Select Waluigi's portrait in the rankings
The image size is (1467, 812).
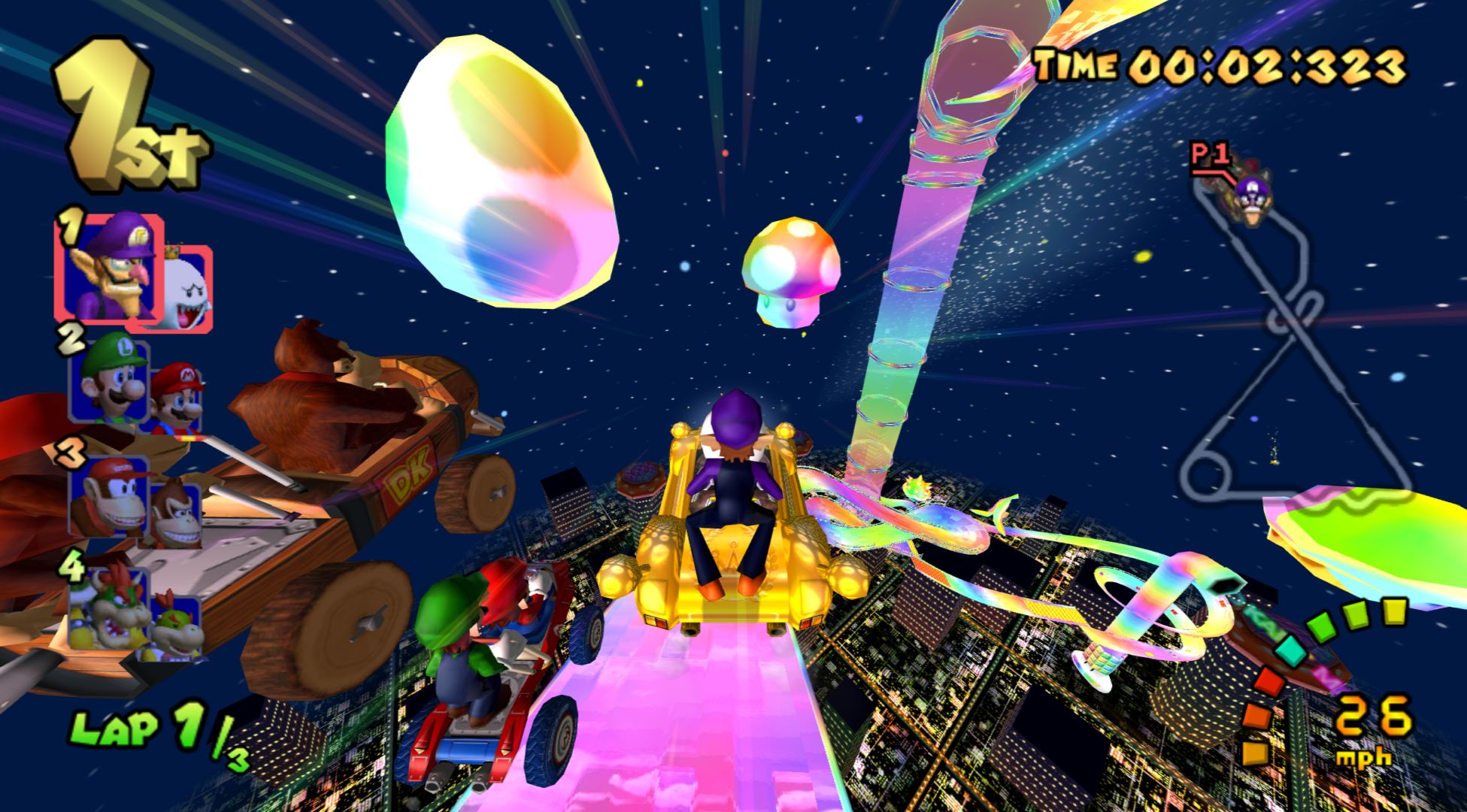coord(110,265)
